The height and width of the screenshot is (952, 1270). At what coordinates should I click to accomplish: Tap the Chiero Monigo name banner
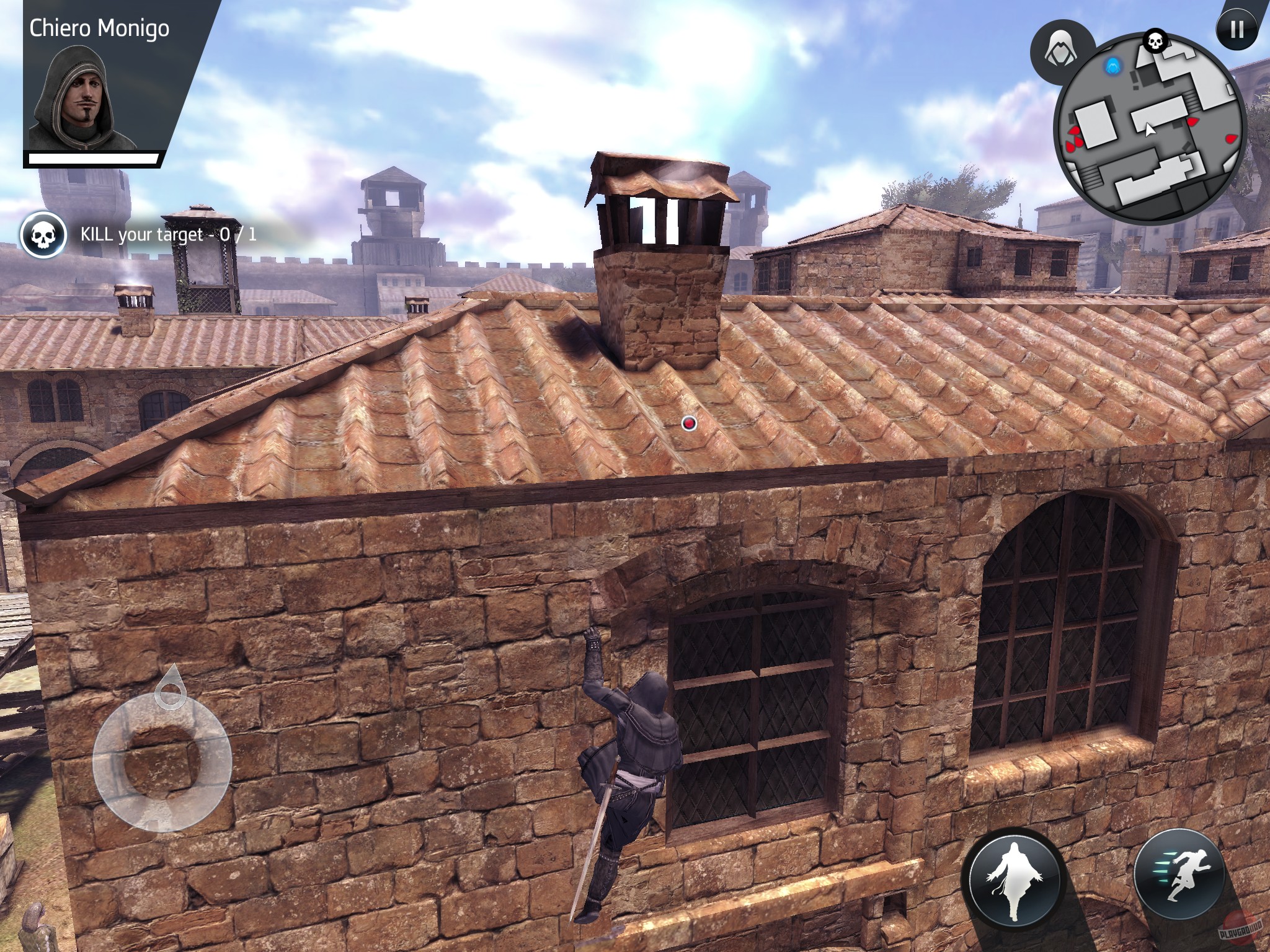tap(99, 28)
